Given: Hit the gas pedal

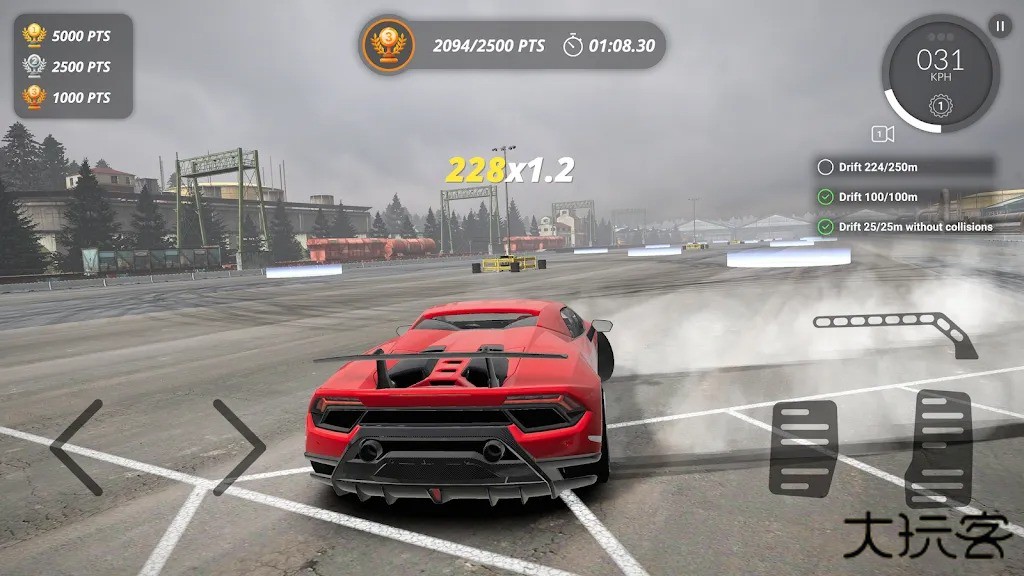Looking at the screenshot, I should (x=938, y=448).
